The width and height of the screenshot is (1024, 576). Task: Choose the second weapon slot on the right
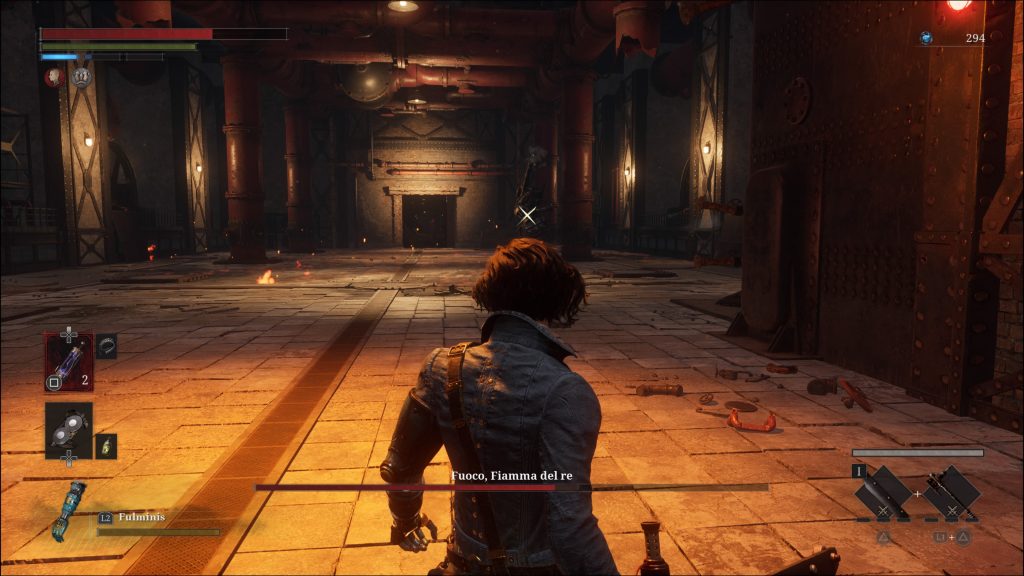(950, 492)
